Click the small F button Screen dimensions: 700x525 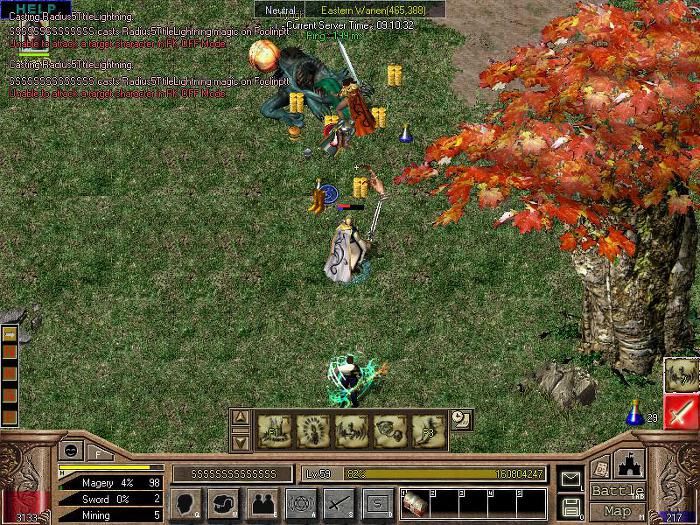tap(100, 451)
